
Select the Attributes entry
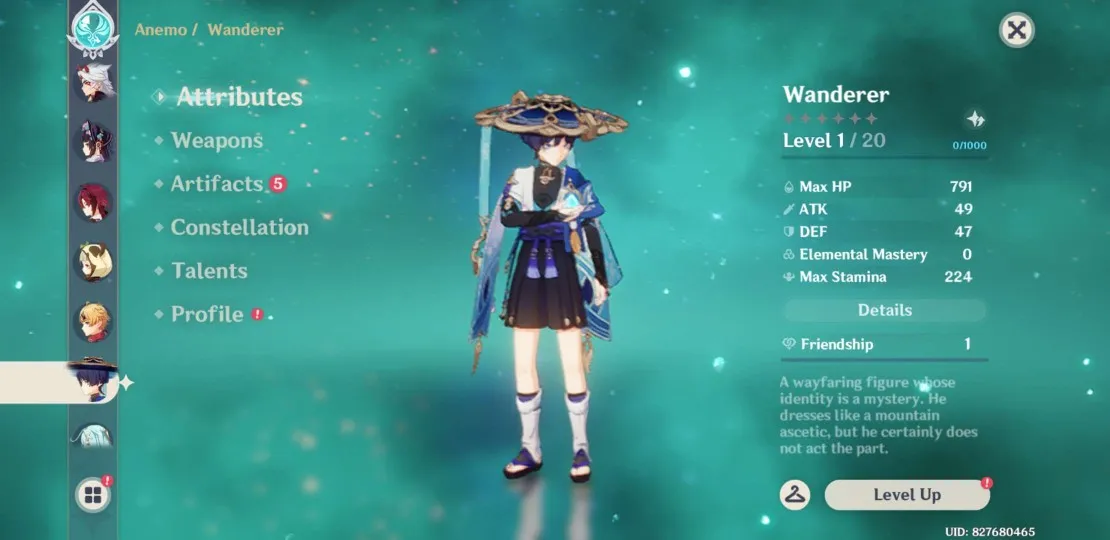coord(238,97)
